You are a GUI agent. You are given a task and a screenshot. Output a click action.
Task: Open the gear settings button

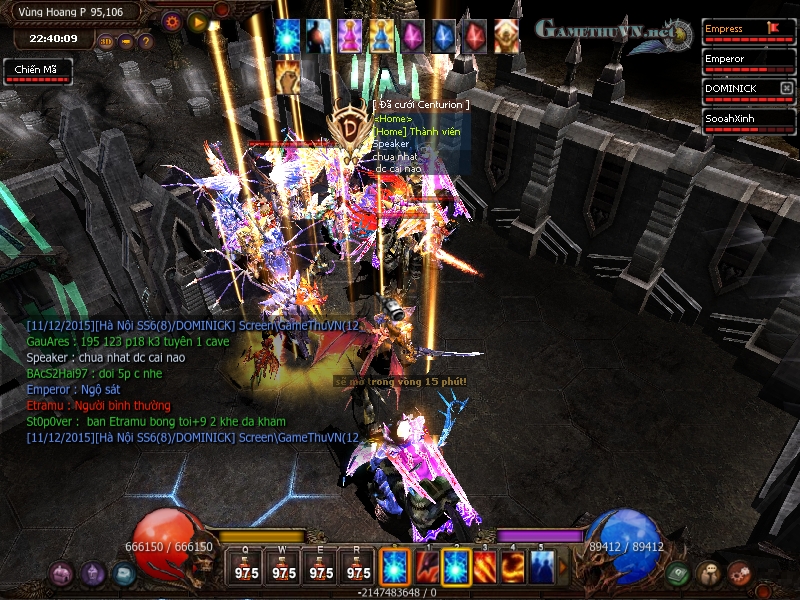(171, 20)
